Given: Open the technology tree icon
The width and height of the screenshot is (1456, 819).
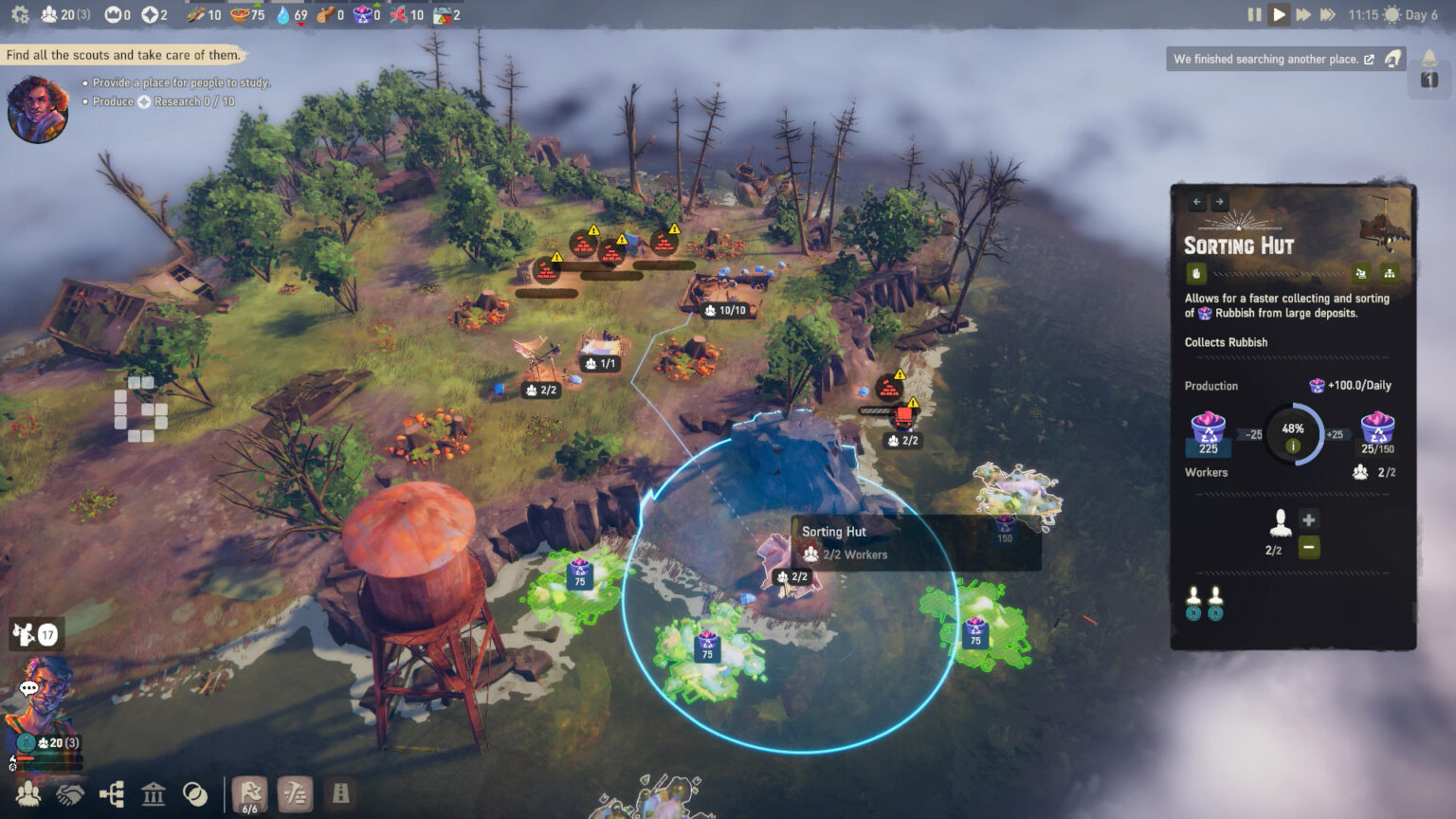Looking at the screenshot, I should point(112,794).
